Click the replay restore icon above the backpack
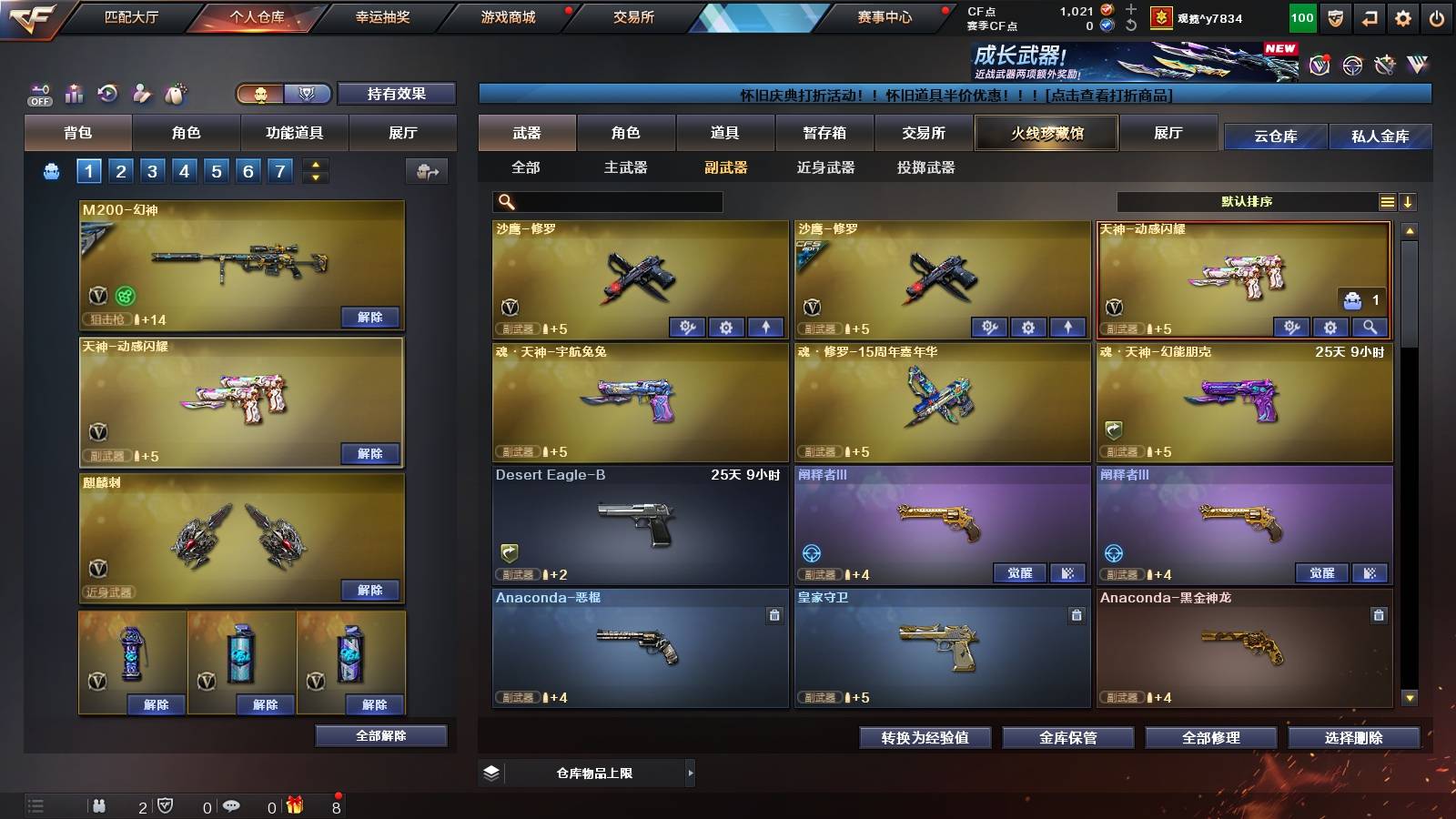Image resolution: width=1456 pixels, height=819 pixels. 106,93
